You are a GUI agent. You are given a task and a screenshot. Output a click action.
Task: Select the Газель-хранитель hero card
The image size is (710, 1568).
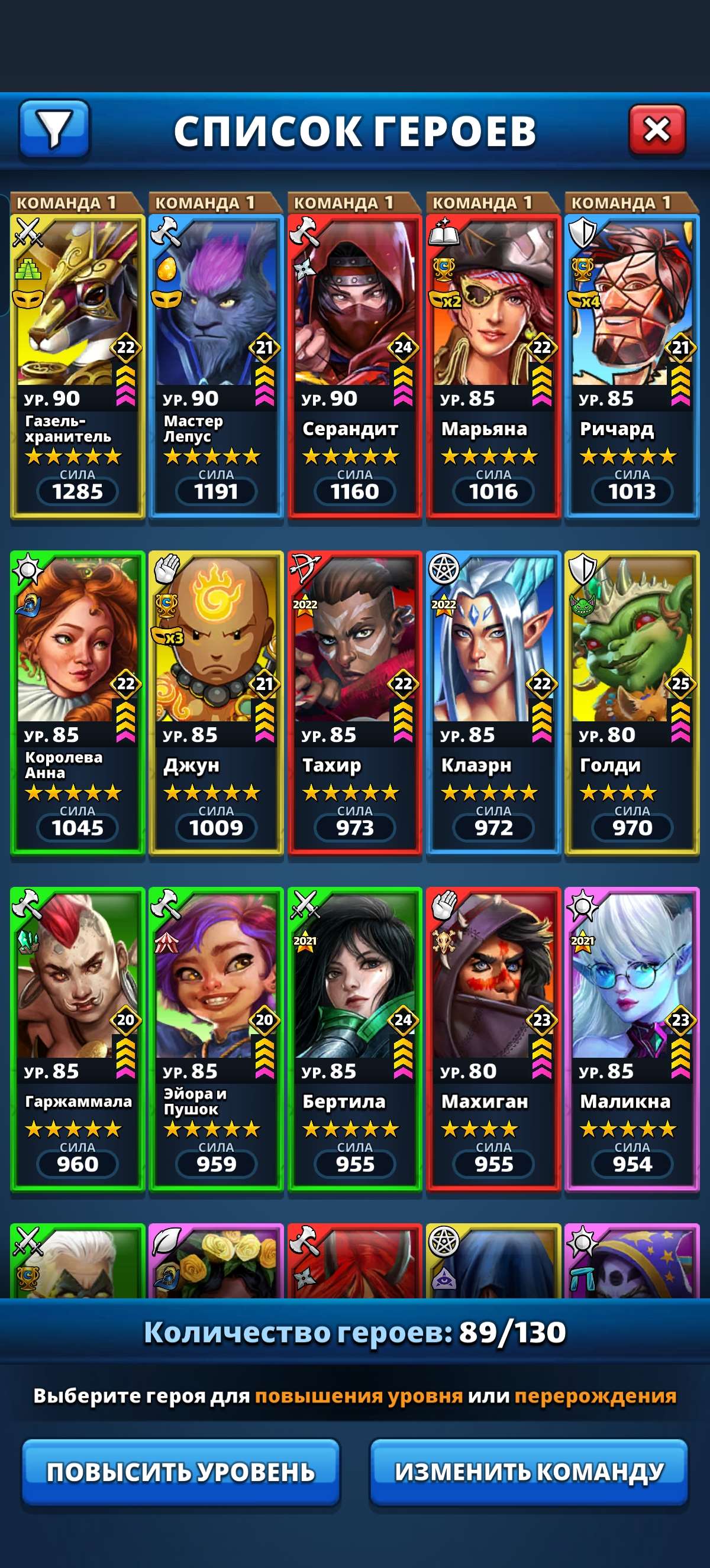78,365
